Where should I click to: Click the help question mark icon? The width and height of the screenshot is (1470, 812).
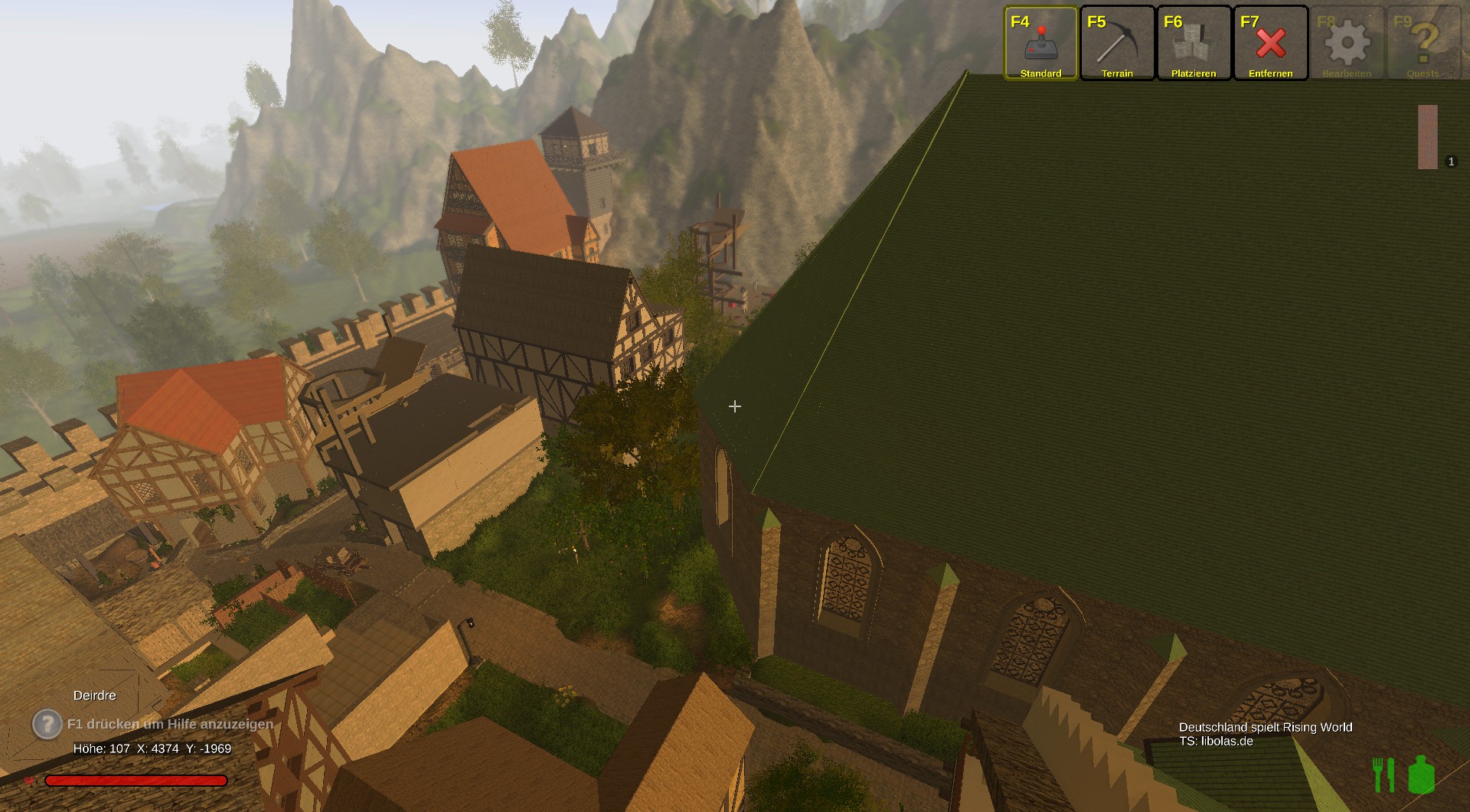(47, 723)
